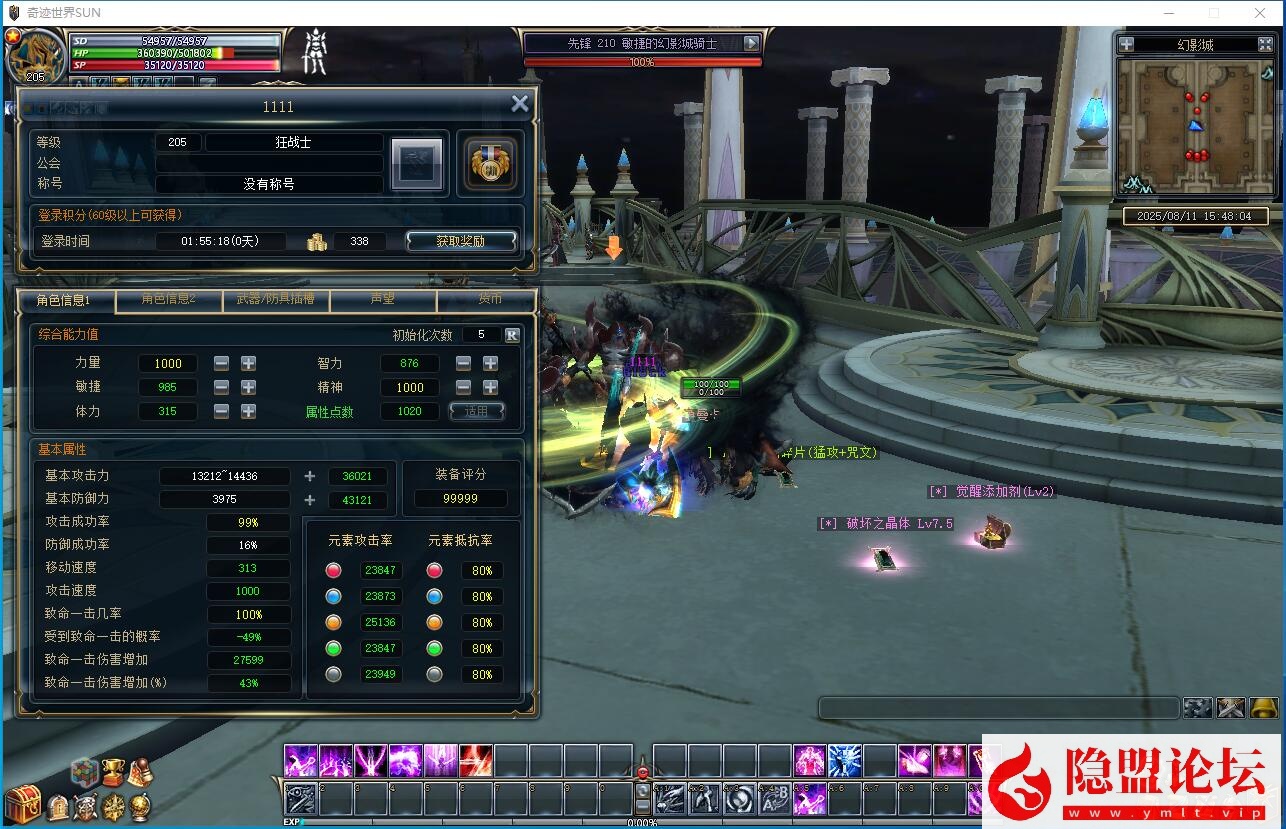Open the 武器/防具插槽 tab
This screenshot has width=1286, height=829.
[275, 299]
